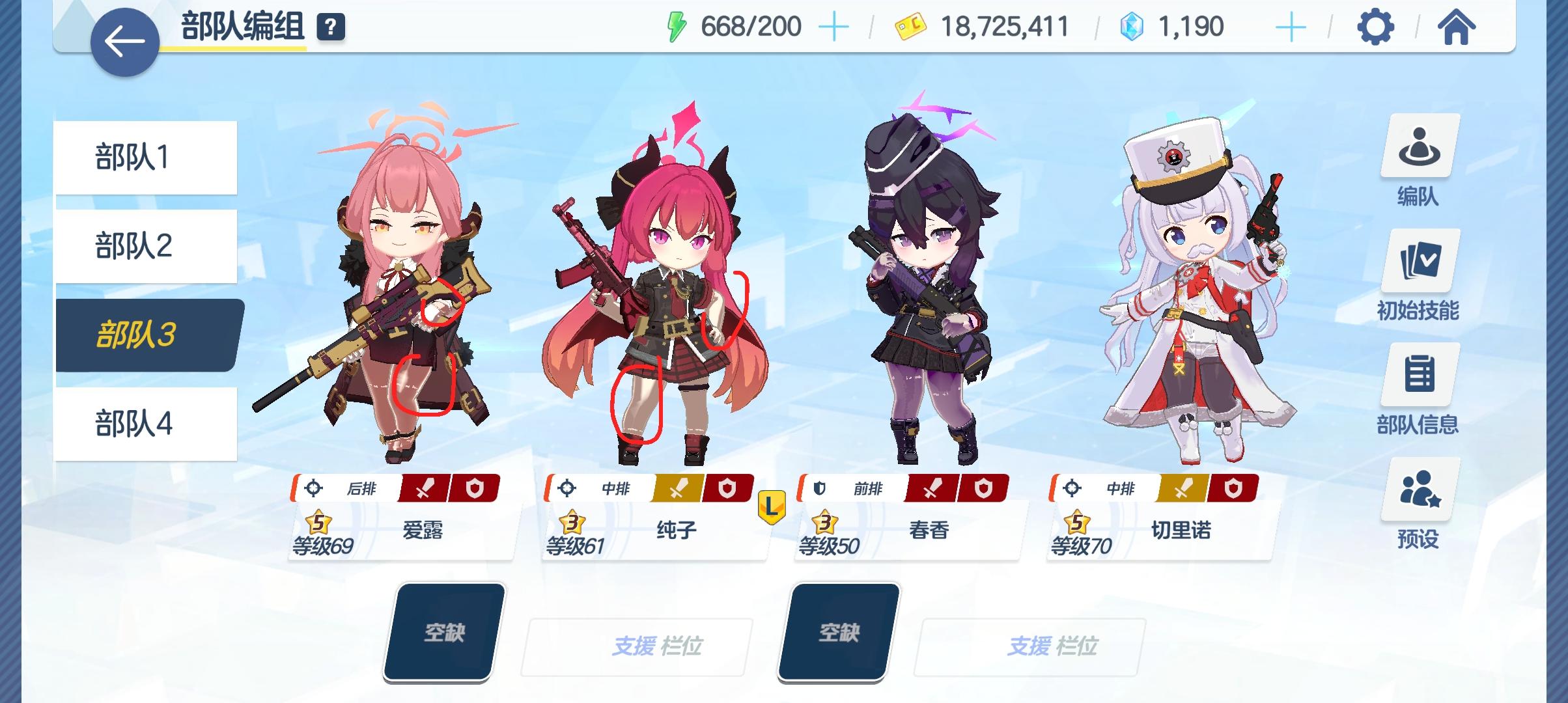Open the help question mark beside 部队编组
Image resolution: width=1568 pixels, height=703 pixels.
point(329,27)
